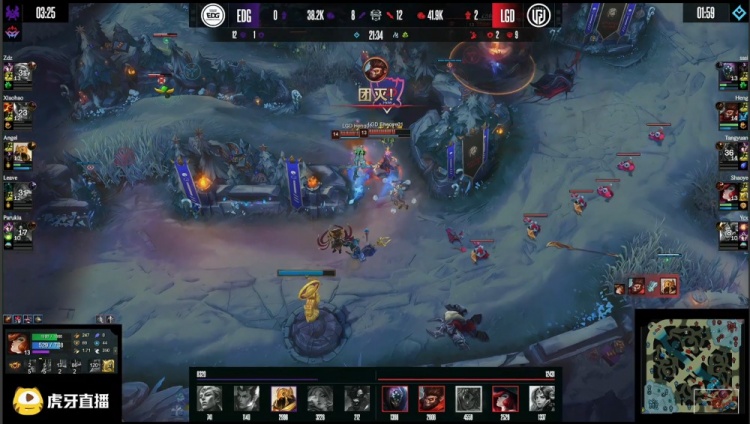750x424 pixels.
Task: Click the selected champion portrait in stats panel
Action: [18, 344]
